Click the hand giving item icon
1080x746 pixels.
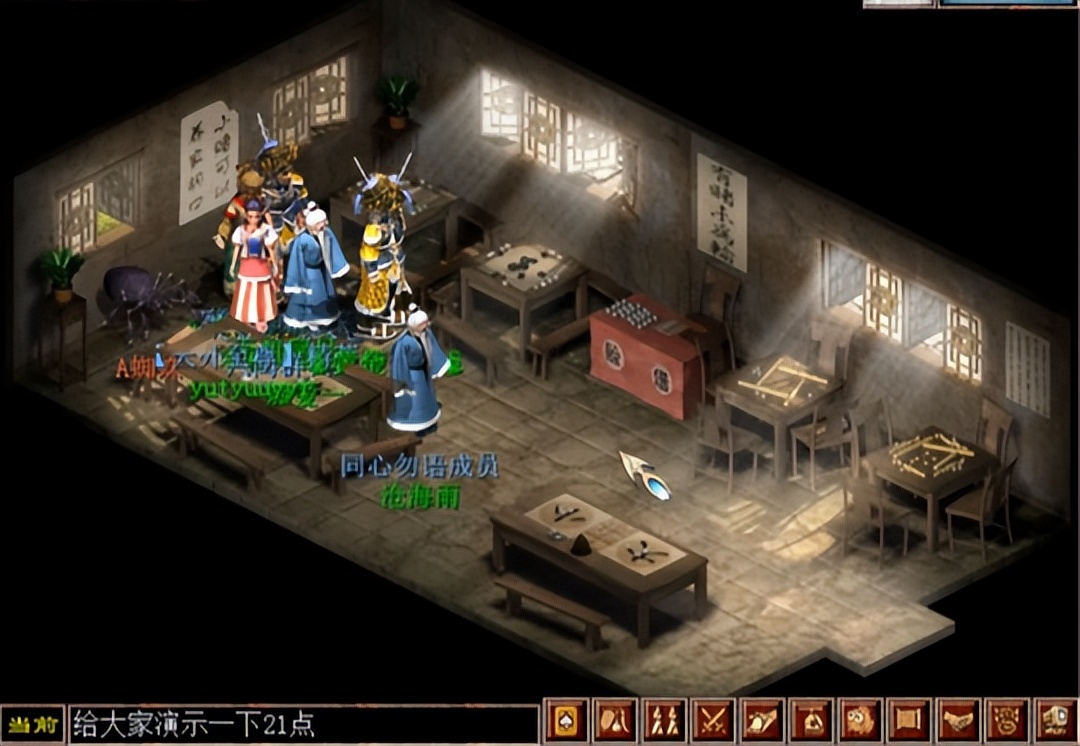click(x=762, y=720)
